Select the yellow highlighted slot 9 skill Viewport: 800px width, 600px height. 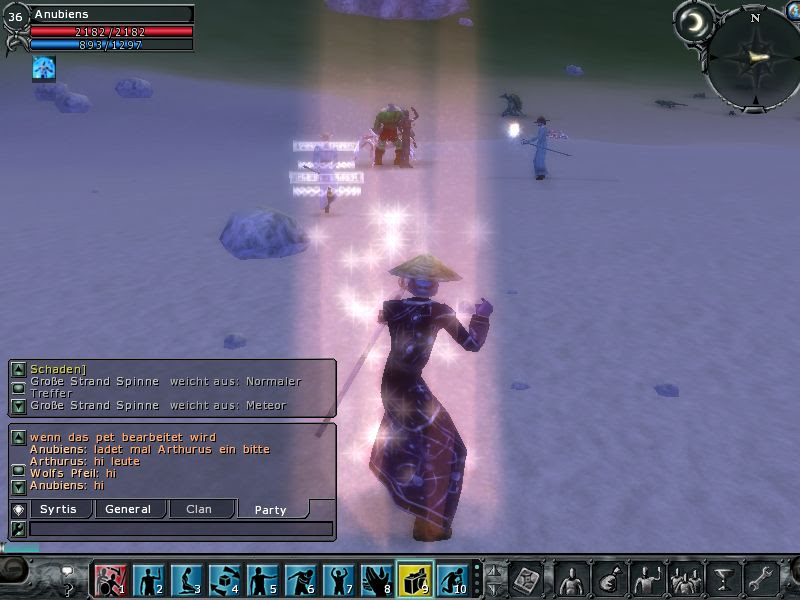[414, 580]
